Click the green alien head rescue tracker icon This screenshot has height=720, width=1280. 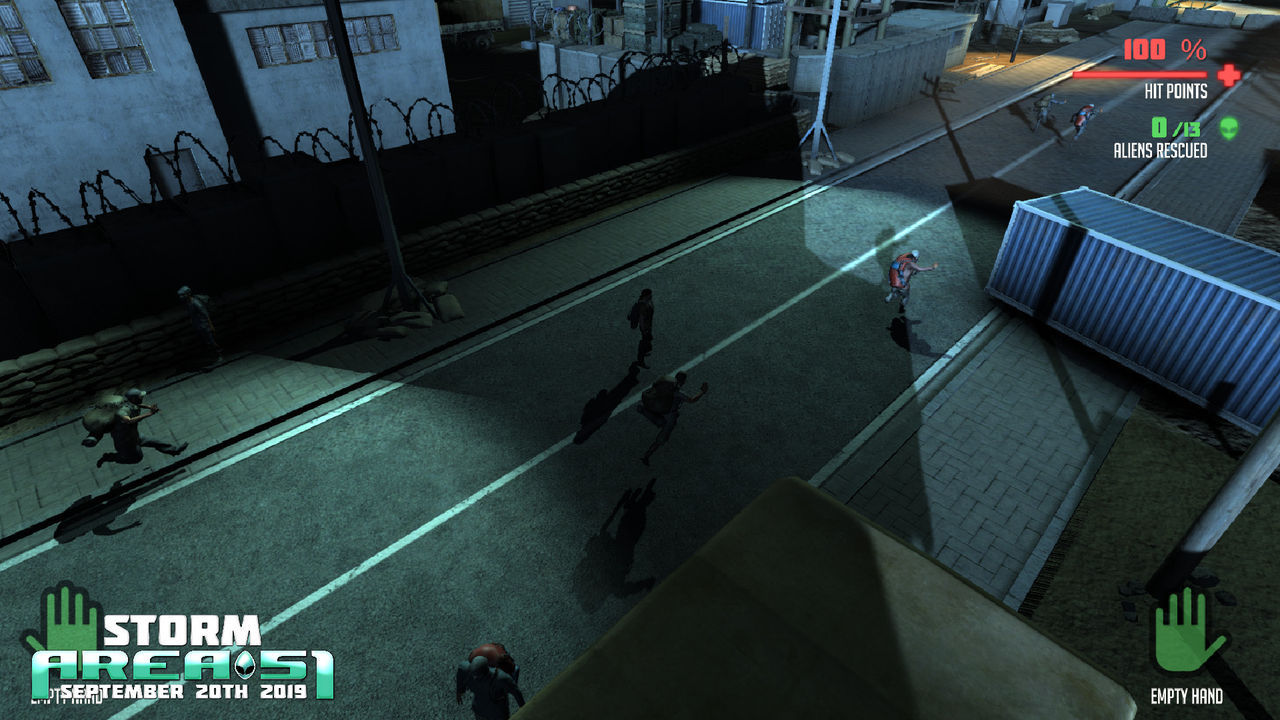(x=1228, y=128)
